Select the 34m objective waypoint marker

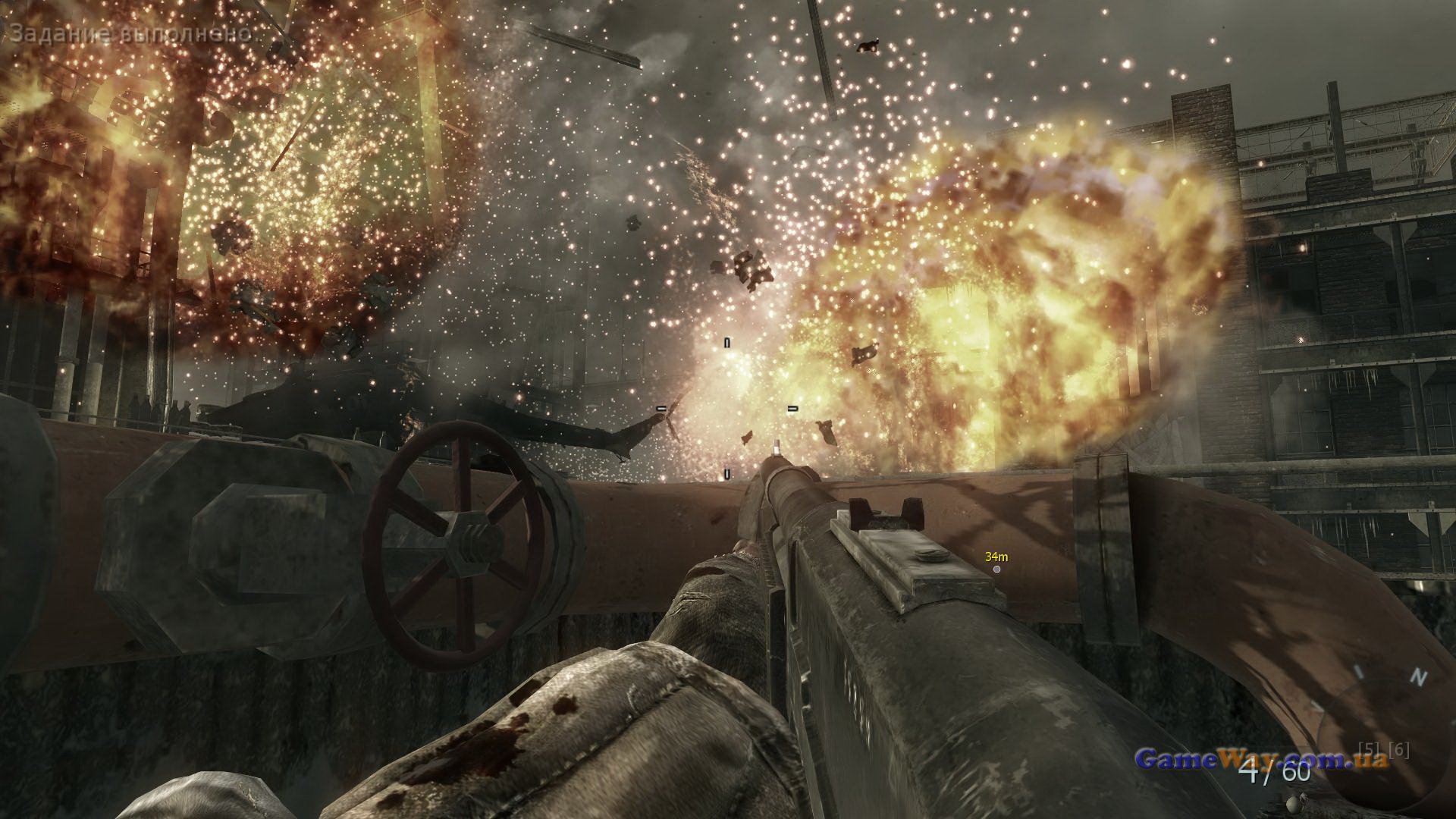[996, 568]
